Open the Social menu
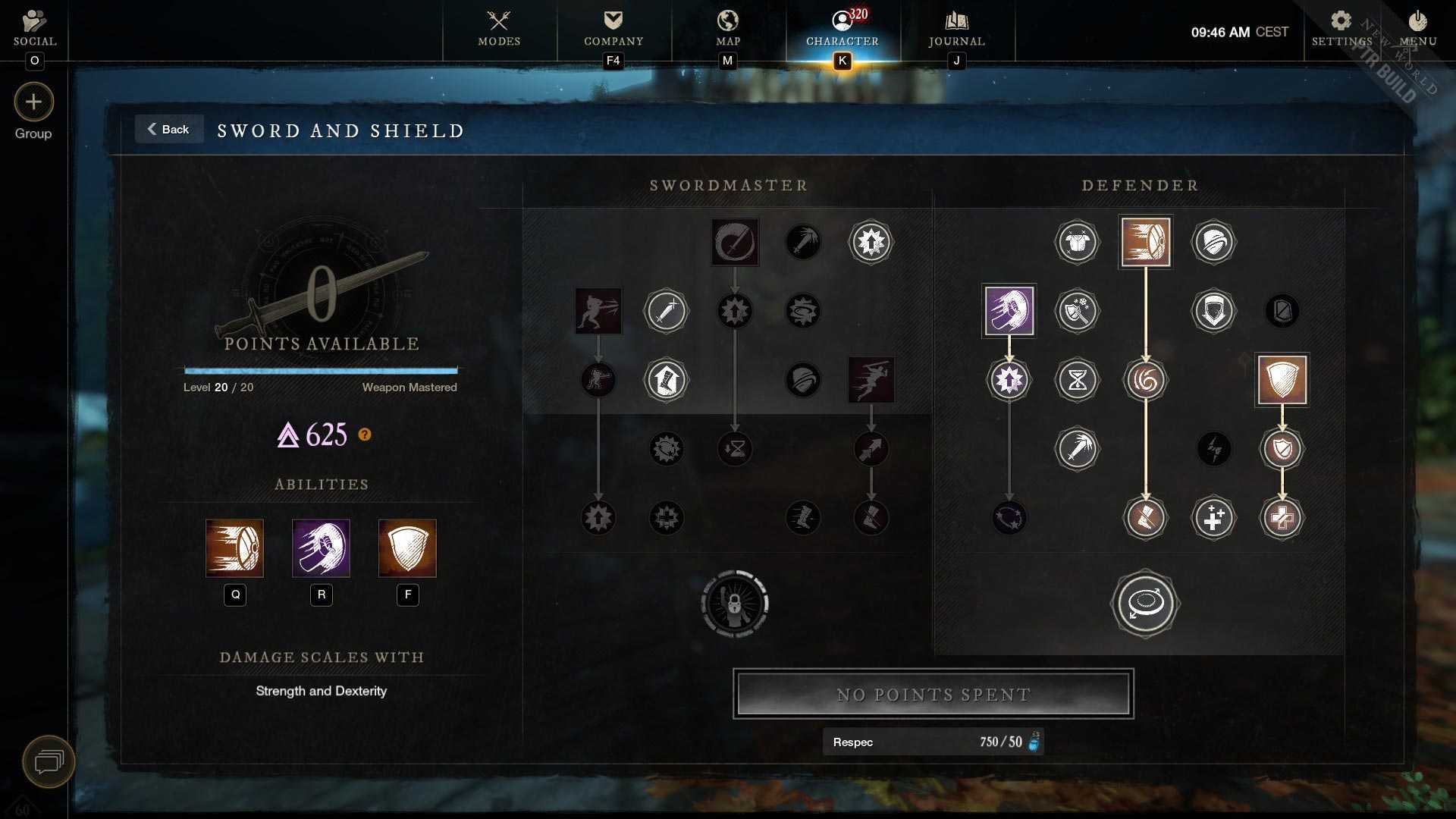The height and width of the screenshot is (819, 1456). click(35, 29)
